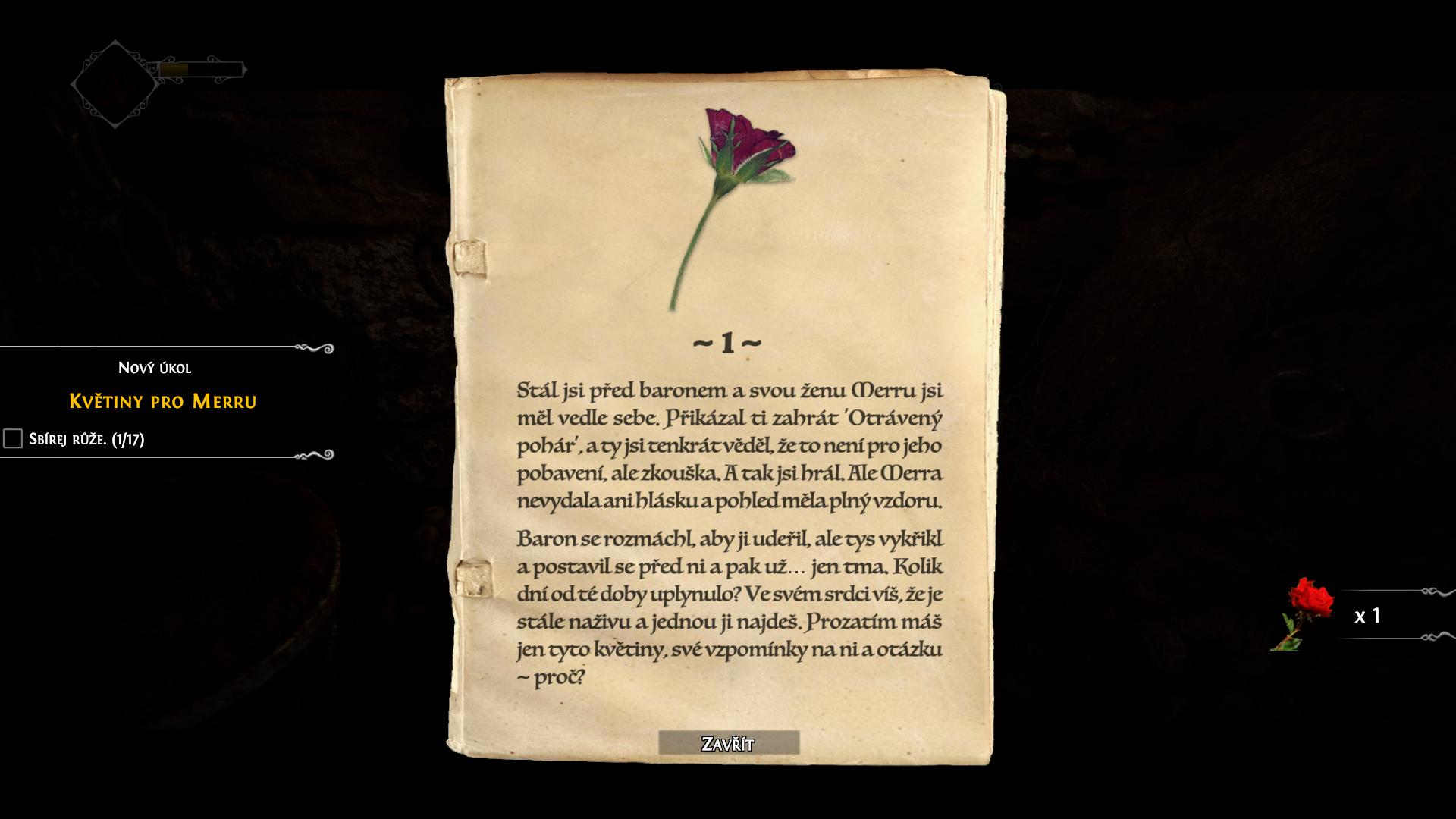
Task: Close the journal page with Zavřít
Action: pyautogui.click(x=728, y=743)
